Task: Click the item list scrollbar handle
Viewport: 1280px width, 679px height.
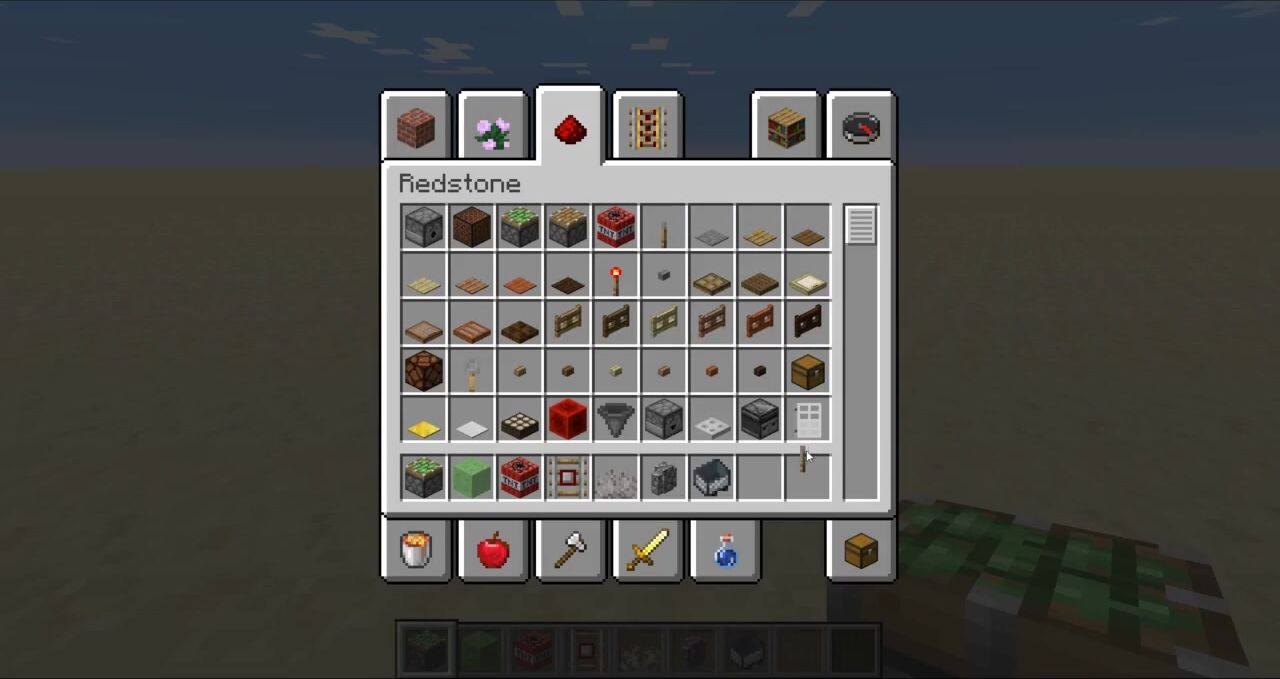Action: (861, 225)
